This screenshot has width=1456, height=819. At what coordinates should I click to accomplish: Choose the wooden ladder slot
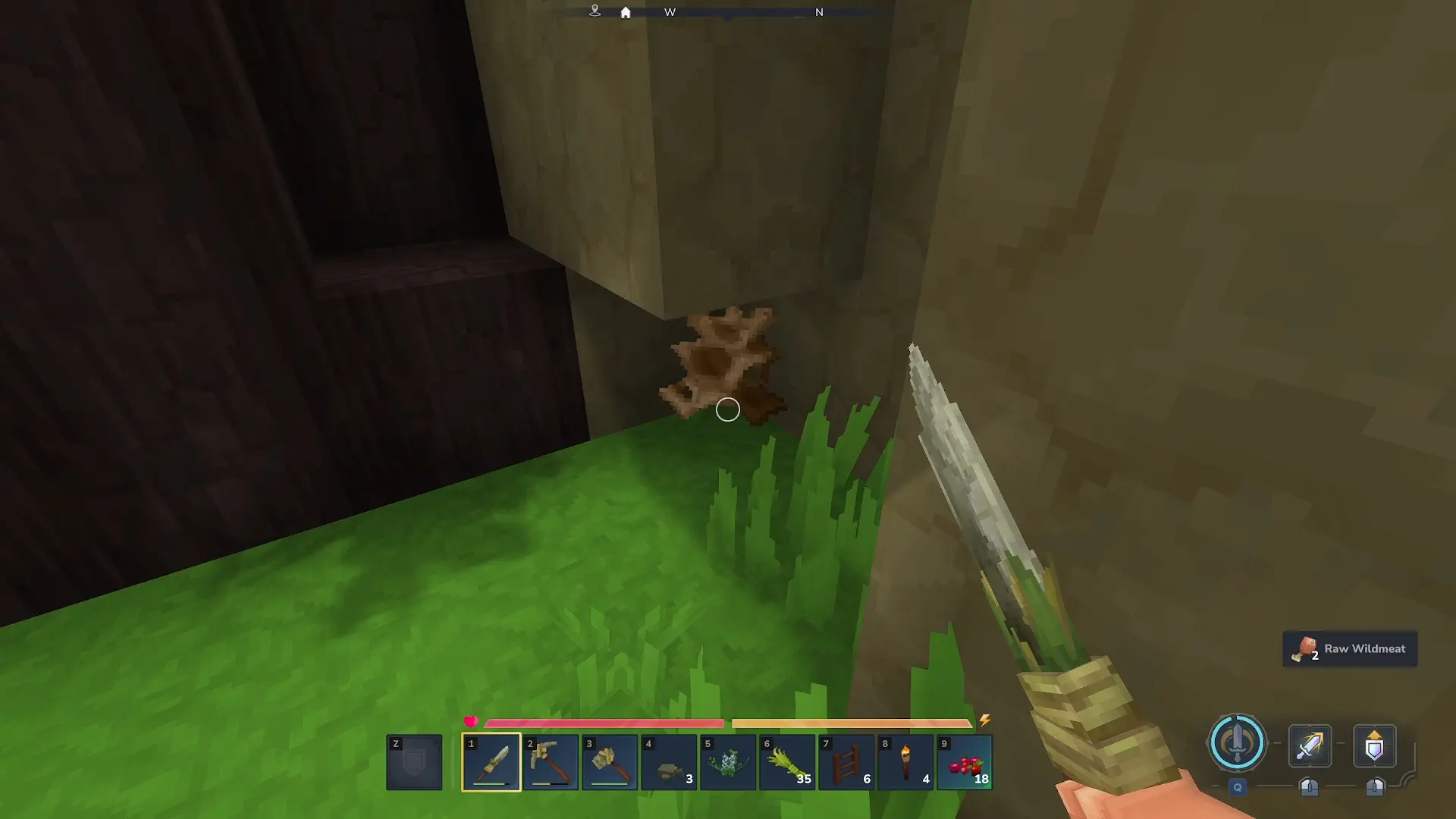(846, 761)
